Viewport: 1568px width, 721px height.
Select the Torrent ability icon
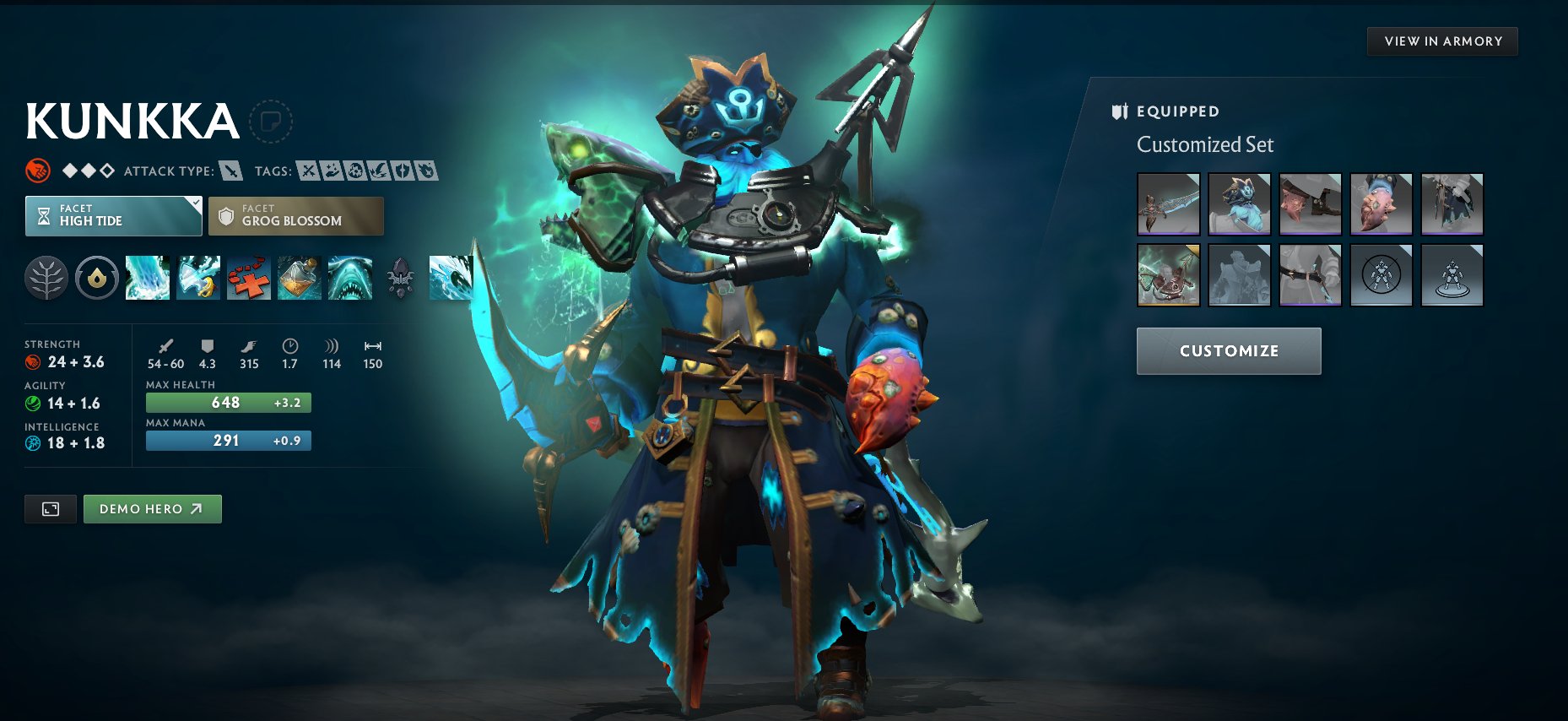click(148, 279)
